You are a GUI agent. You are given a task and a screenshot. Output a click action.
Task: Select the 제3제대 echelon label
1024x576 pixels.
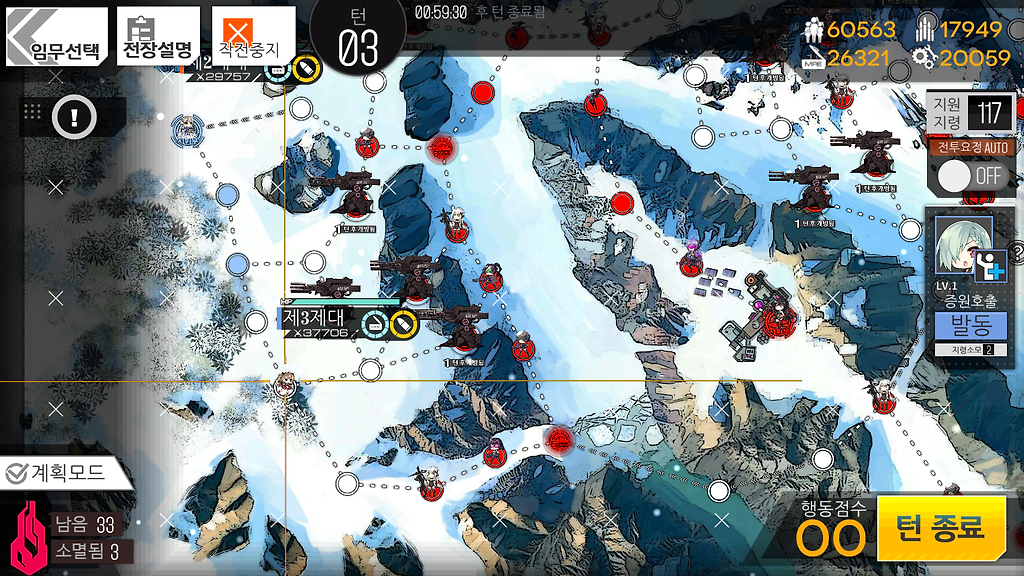click(x=315, y=318)
